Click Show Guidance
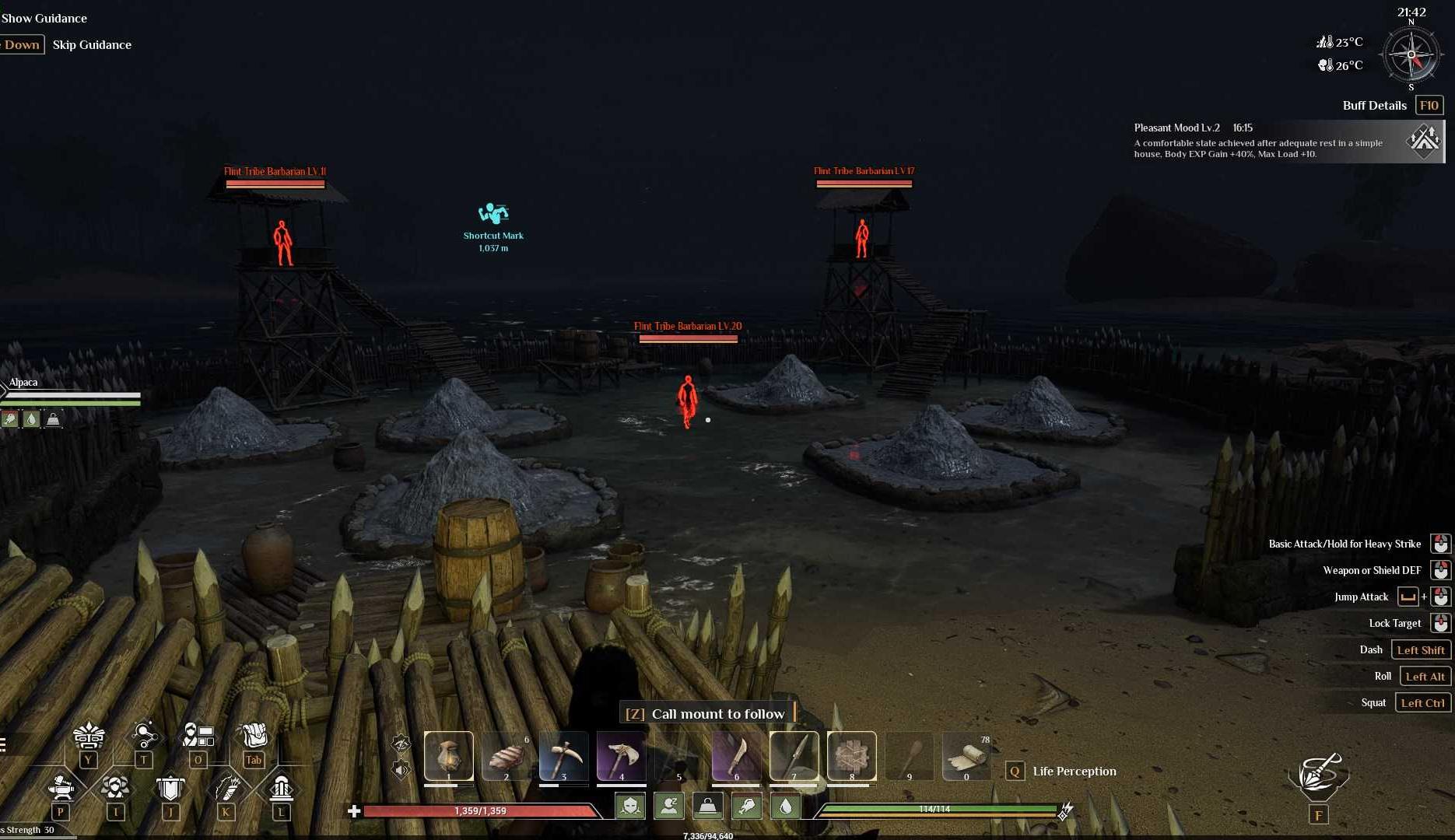Viewport: 1455px width, 840px height. point(44,18)
